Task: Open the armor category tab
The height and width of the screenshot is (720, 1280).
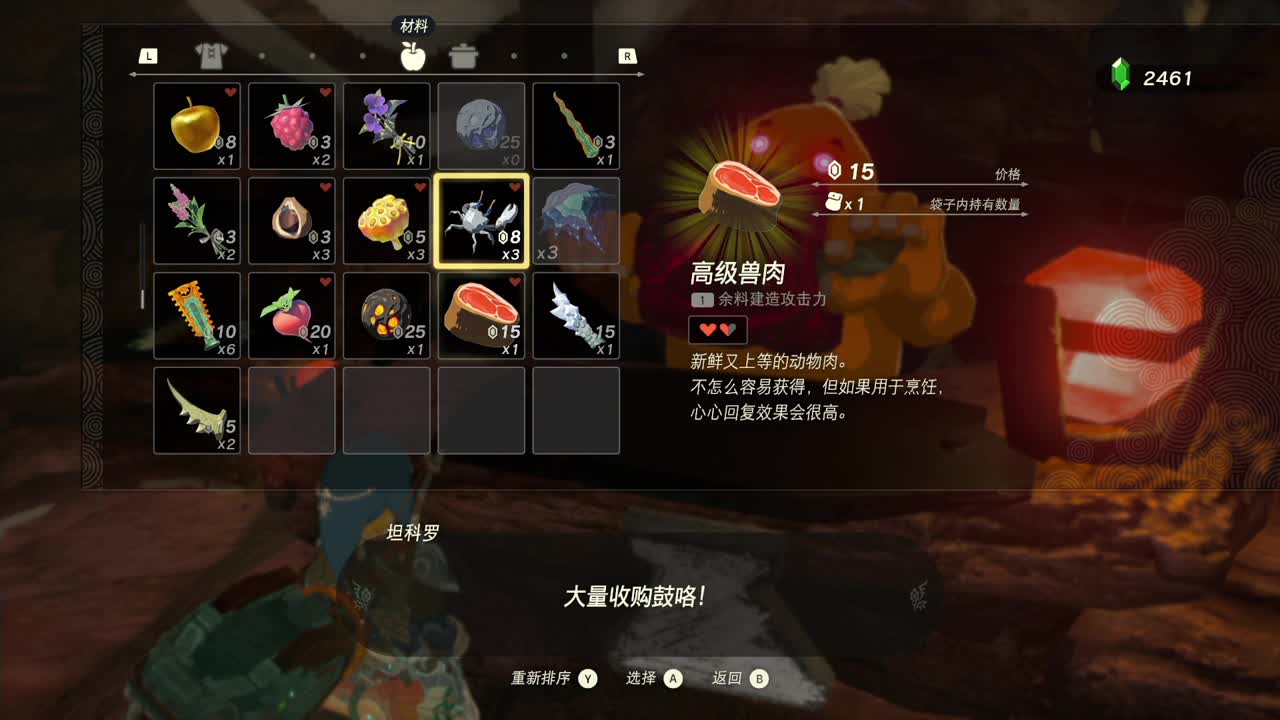Action: coord(210,56)
